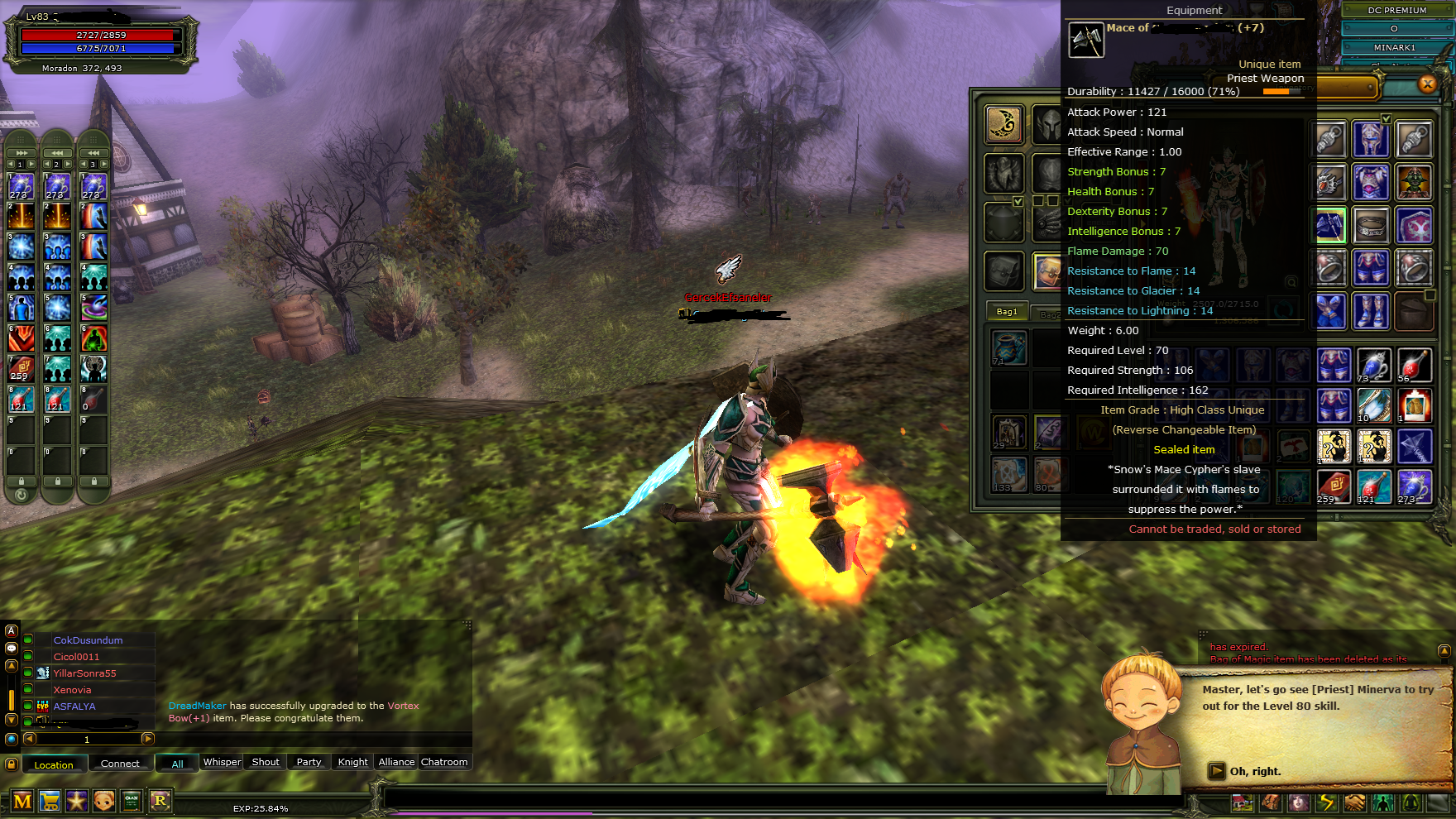Click the MINARK1 button

[x=1395, y=47]
